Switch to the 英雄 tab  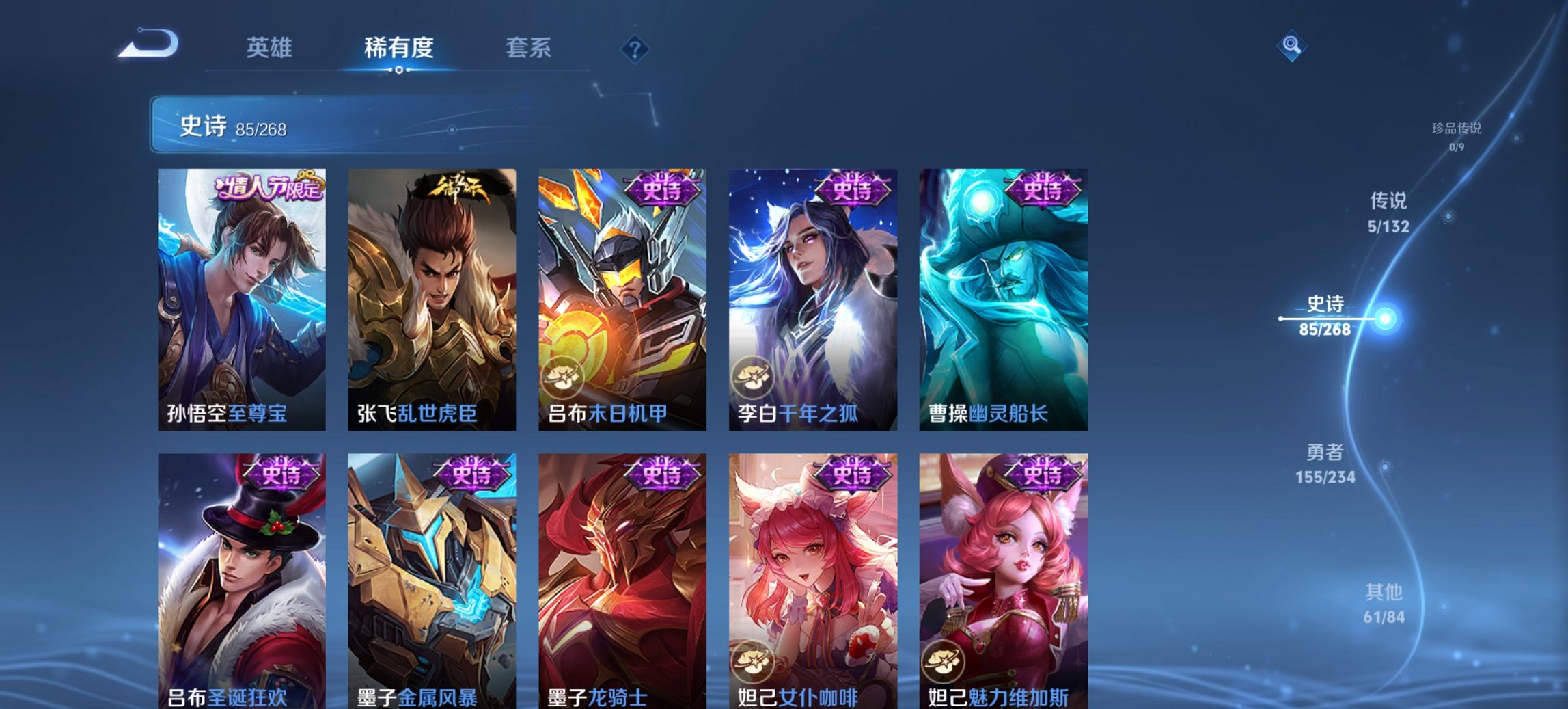click(x=272, y=47)
